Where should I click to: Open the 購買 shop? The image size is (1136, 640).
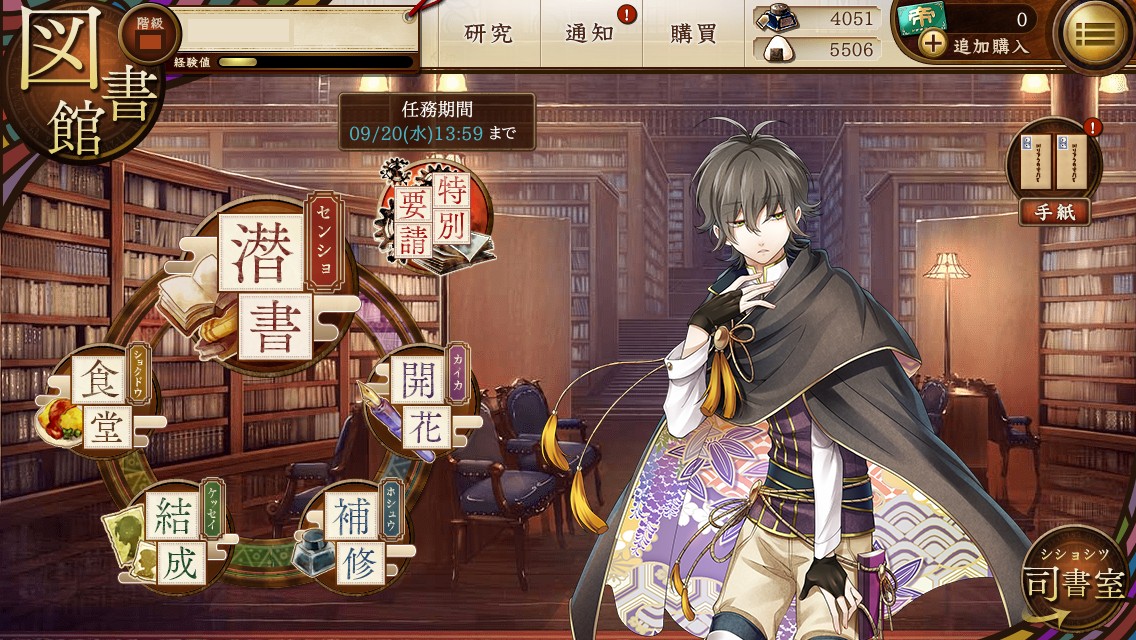(694, 34)
